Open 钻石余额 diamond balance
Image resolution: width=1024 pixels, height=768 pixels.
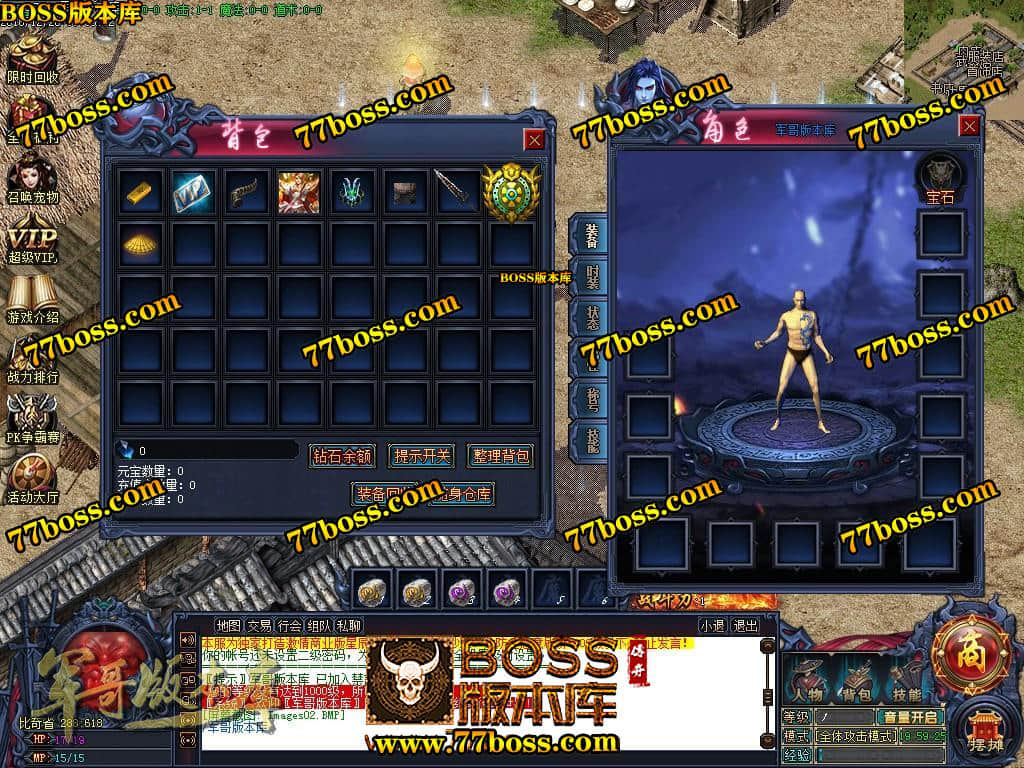[x=342, y=456]
